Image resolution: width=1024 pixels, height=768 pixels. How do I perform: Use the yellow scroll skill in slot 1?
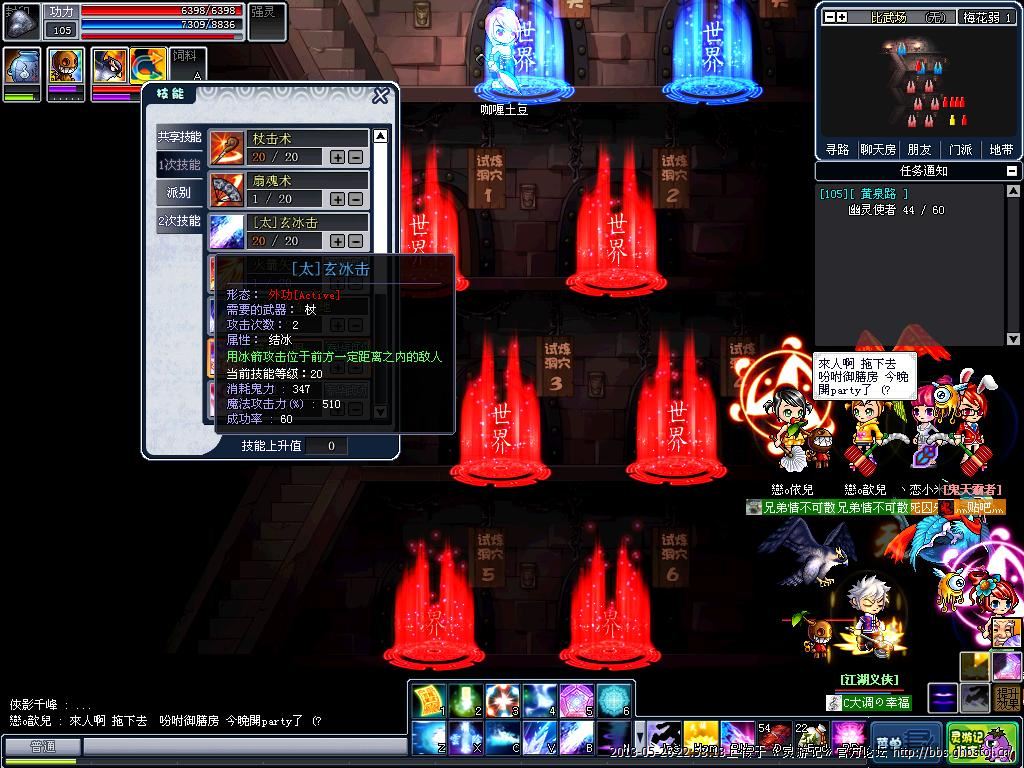click(x=428, y=701)
